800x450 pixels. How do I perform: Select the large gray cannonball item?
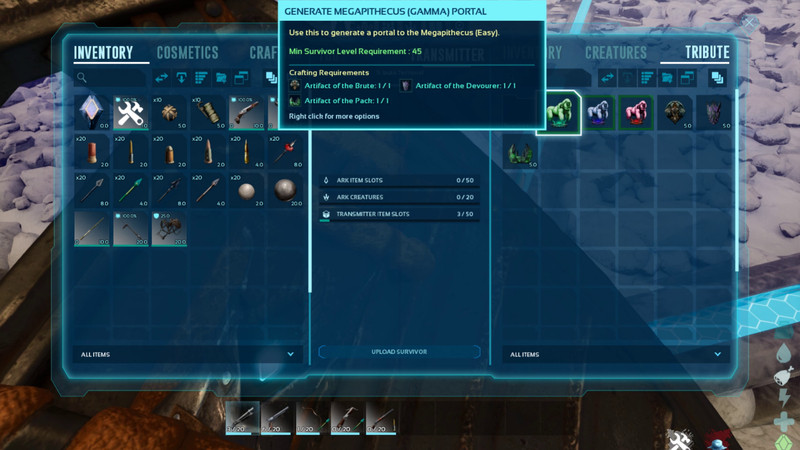pyautogui.click(x=285, y=190)
